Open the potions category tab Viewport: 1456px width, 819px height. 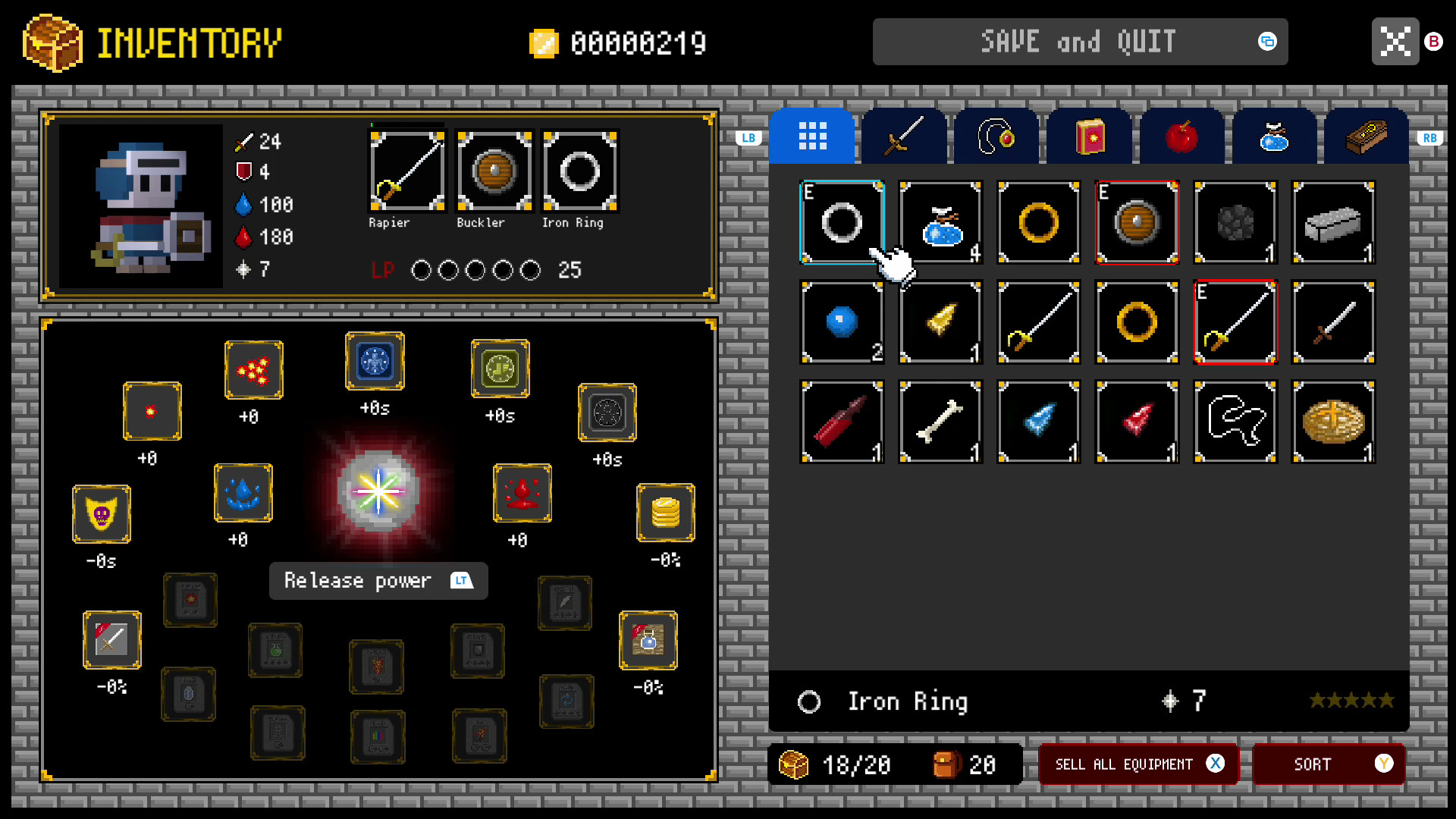click(x=1273, y=136)
